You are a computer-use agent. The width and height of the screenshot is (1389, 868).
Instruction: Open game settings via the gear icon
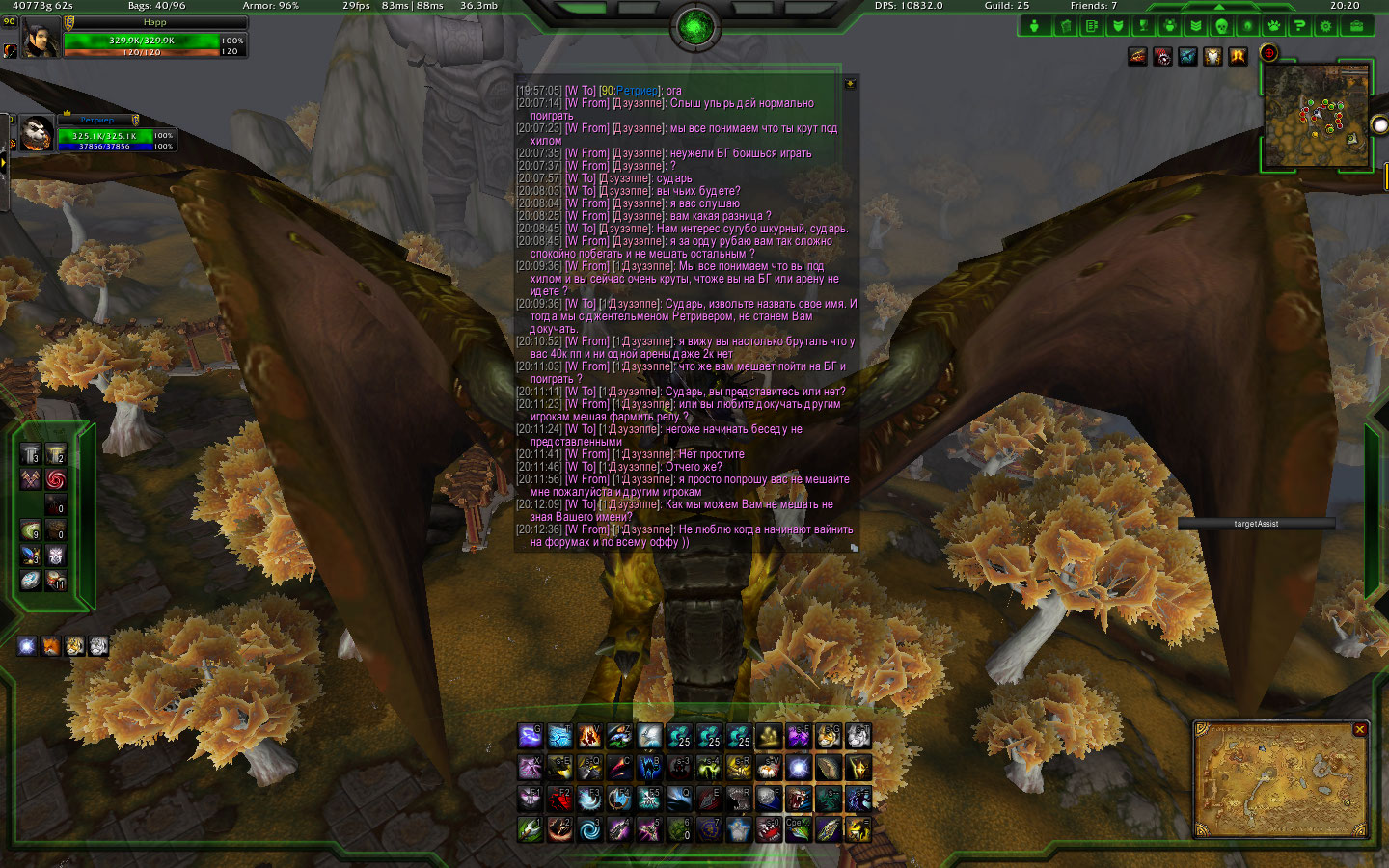pyautogui.click(x=1326, y=26)
